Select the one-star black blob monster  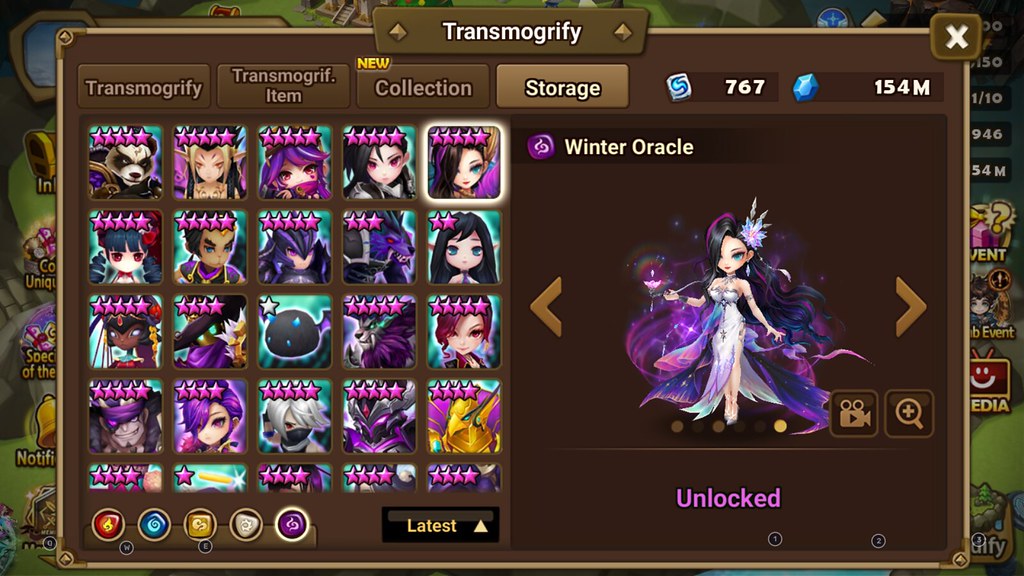[x=294, y=332]
